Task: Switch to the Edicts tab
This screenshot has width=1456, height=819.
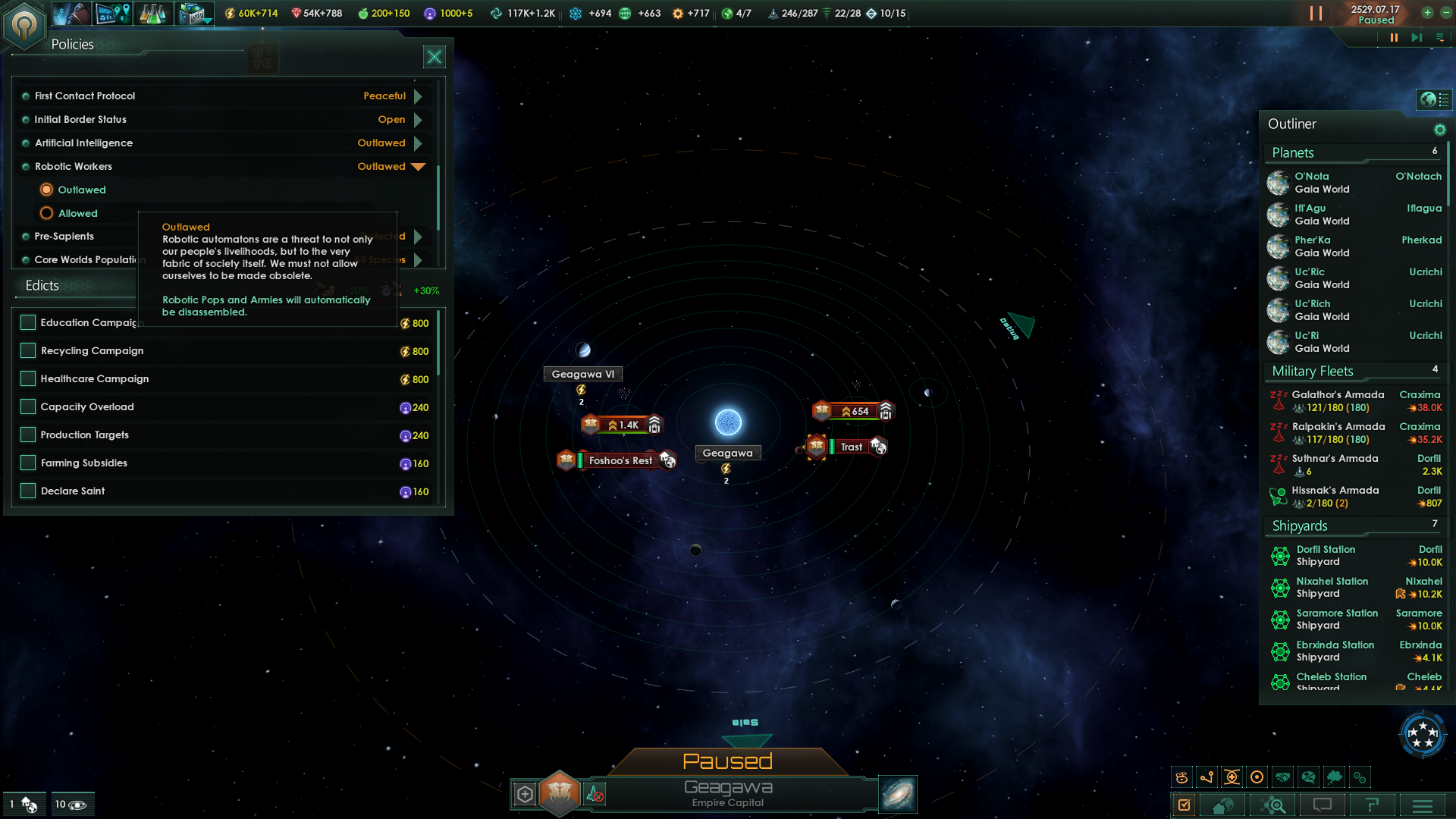Action: click(x=42, y=286)
